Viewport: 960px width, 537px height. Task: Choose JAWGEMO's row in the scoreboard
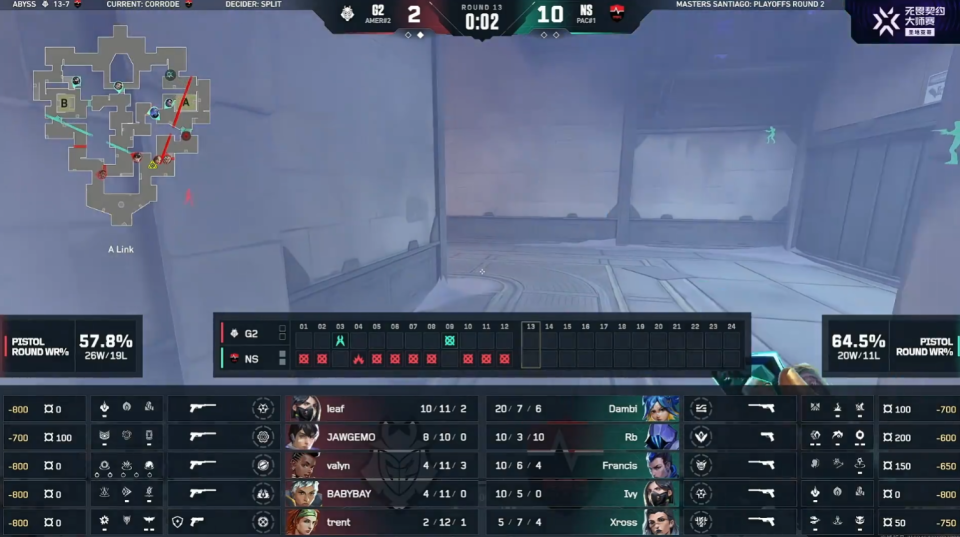point(380,437)
